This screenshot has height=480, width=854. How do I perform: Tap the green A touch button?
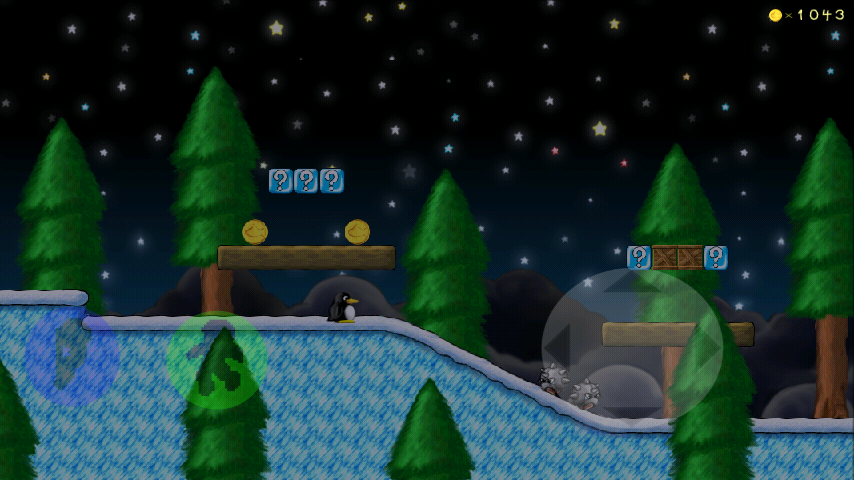tap(217, 360)
